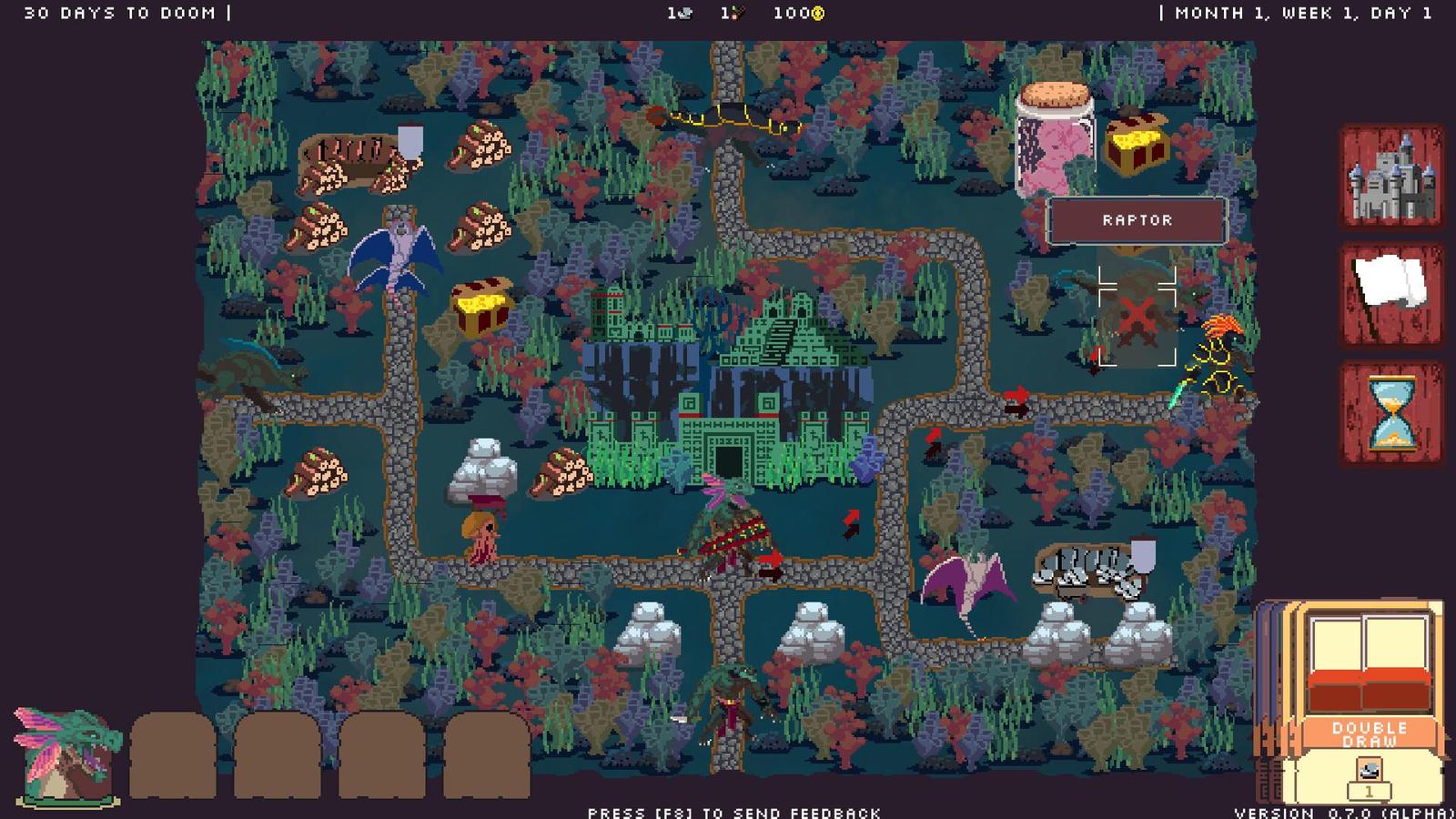Click the gold coin icon in the top bar
The width and height of the screenshot is (1456, 819).
pyautogui.click(x=816, y=13)
